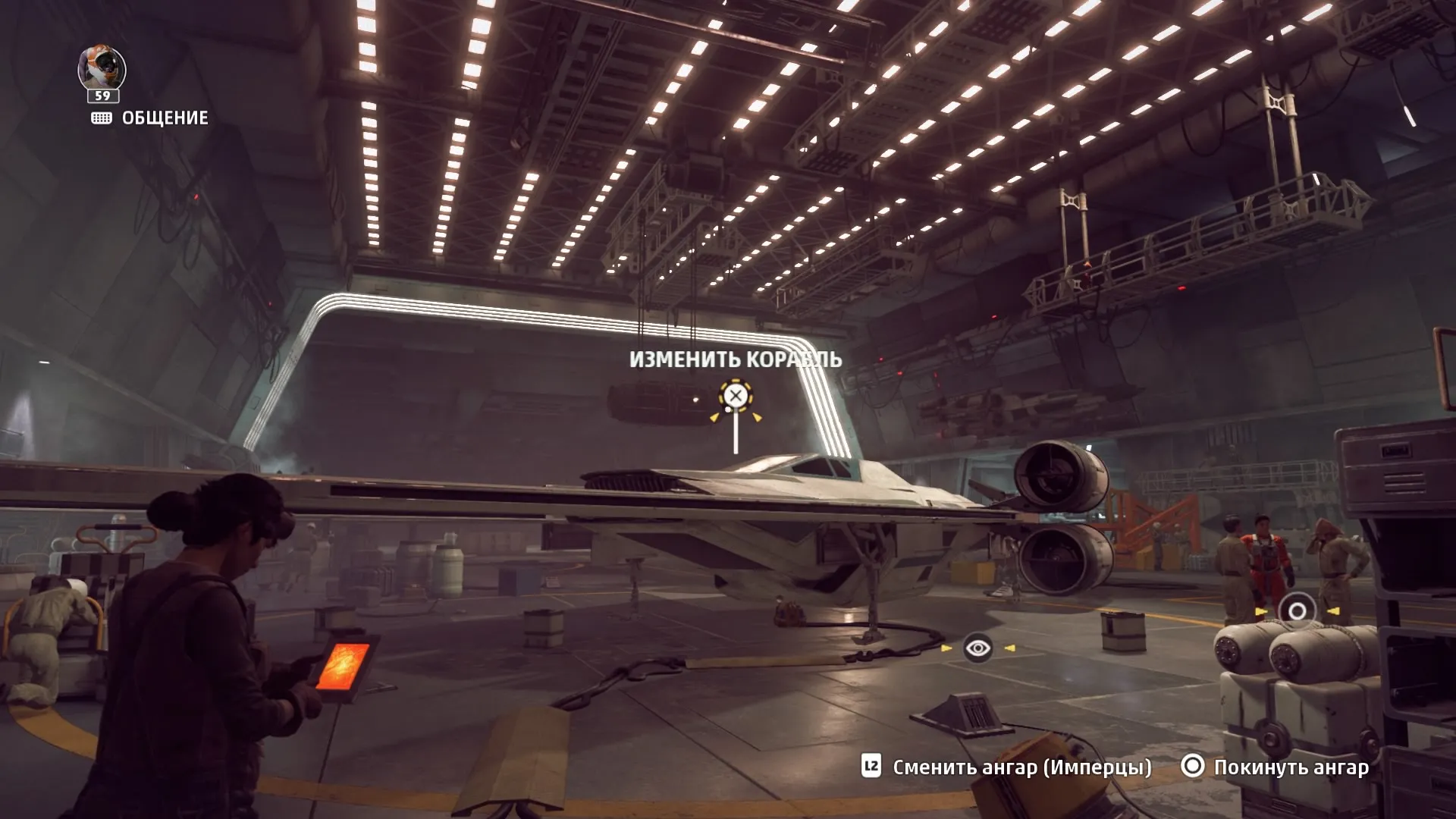
Task: Open the player profile avatar
Action: click(102, 70)
